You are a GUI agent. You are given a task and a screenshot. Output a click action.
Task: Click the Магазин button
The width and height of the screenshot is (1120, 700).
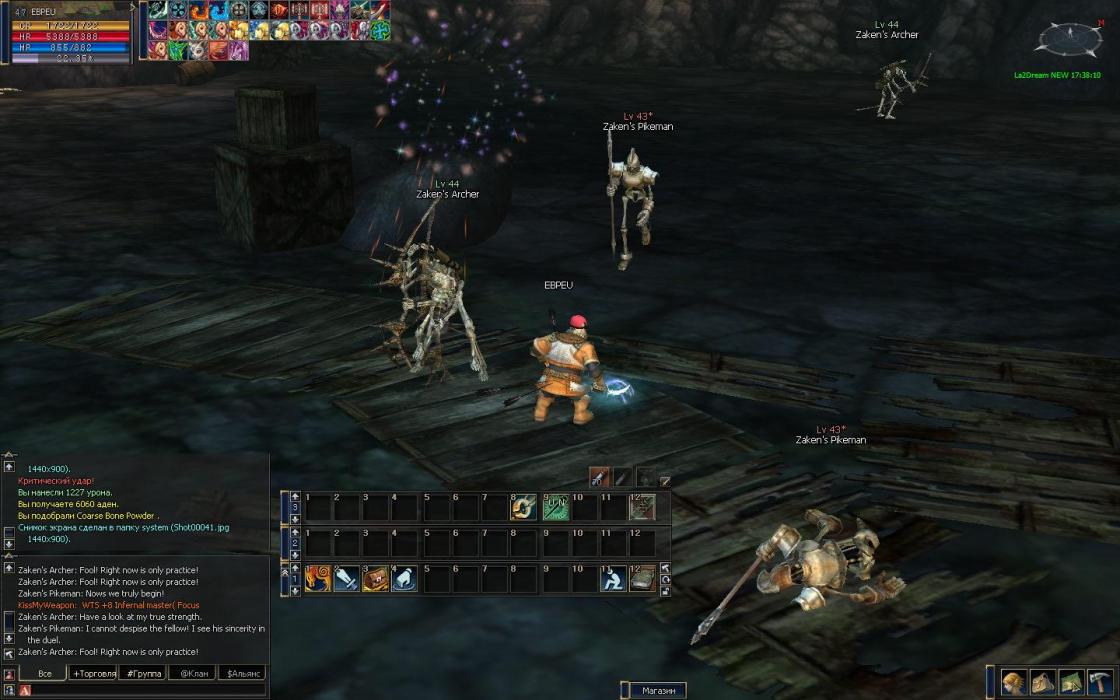[658, 691]
